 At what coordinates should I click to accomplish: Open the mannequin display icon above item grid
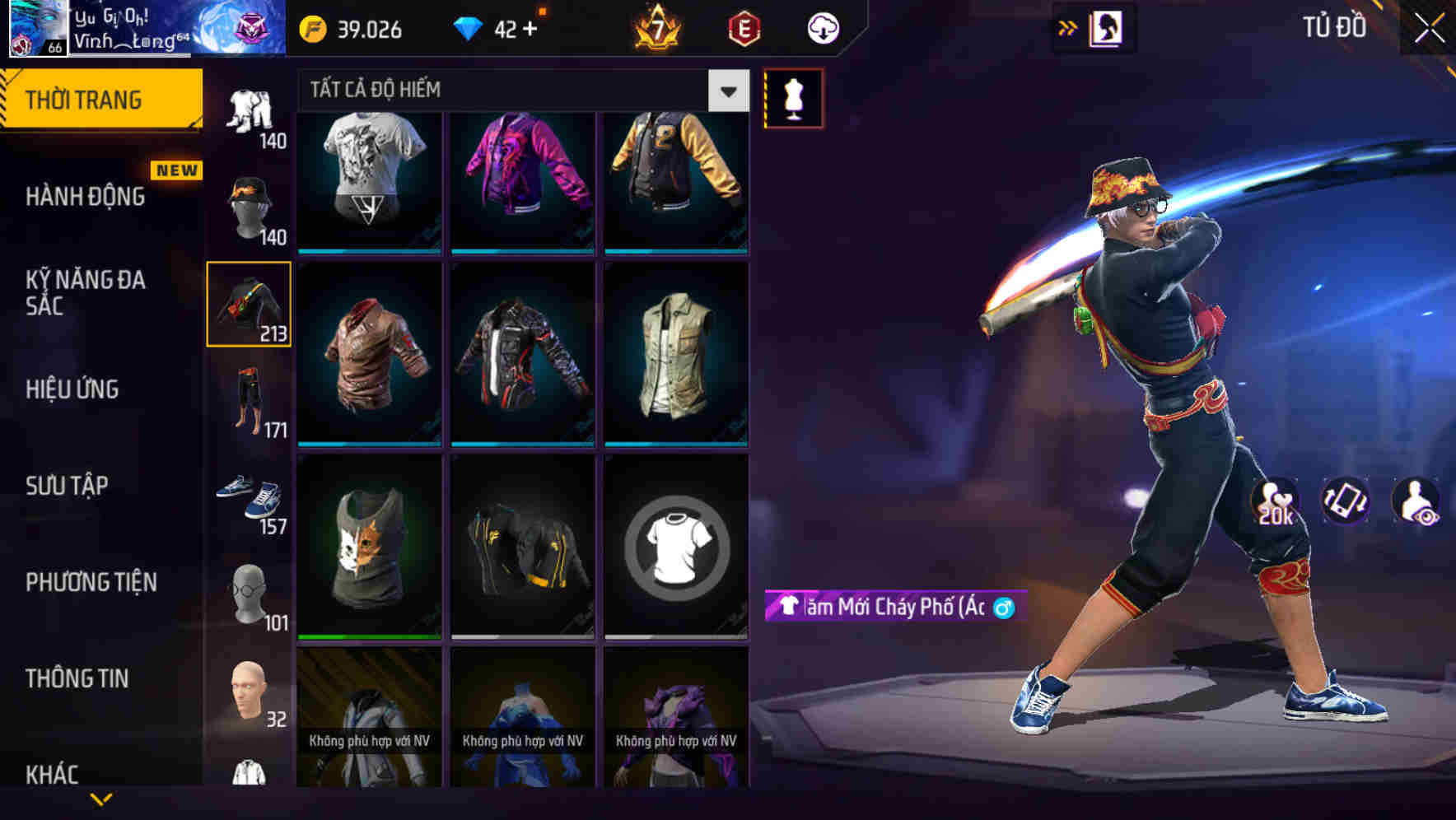coord(793,97)
